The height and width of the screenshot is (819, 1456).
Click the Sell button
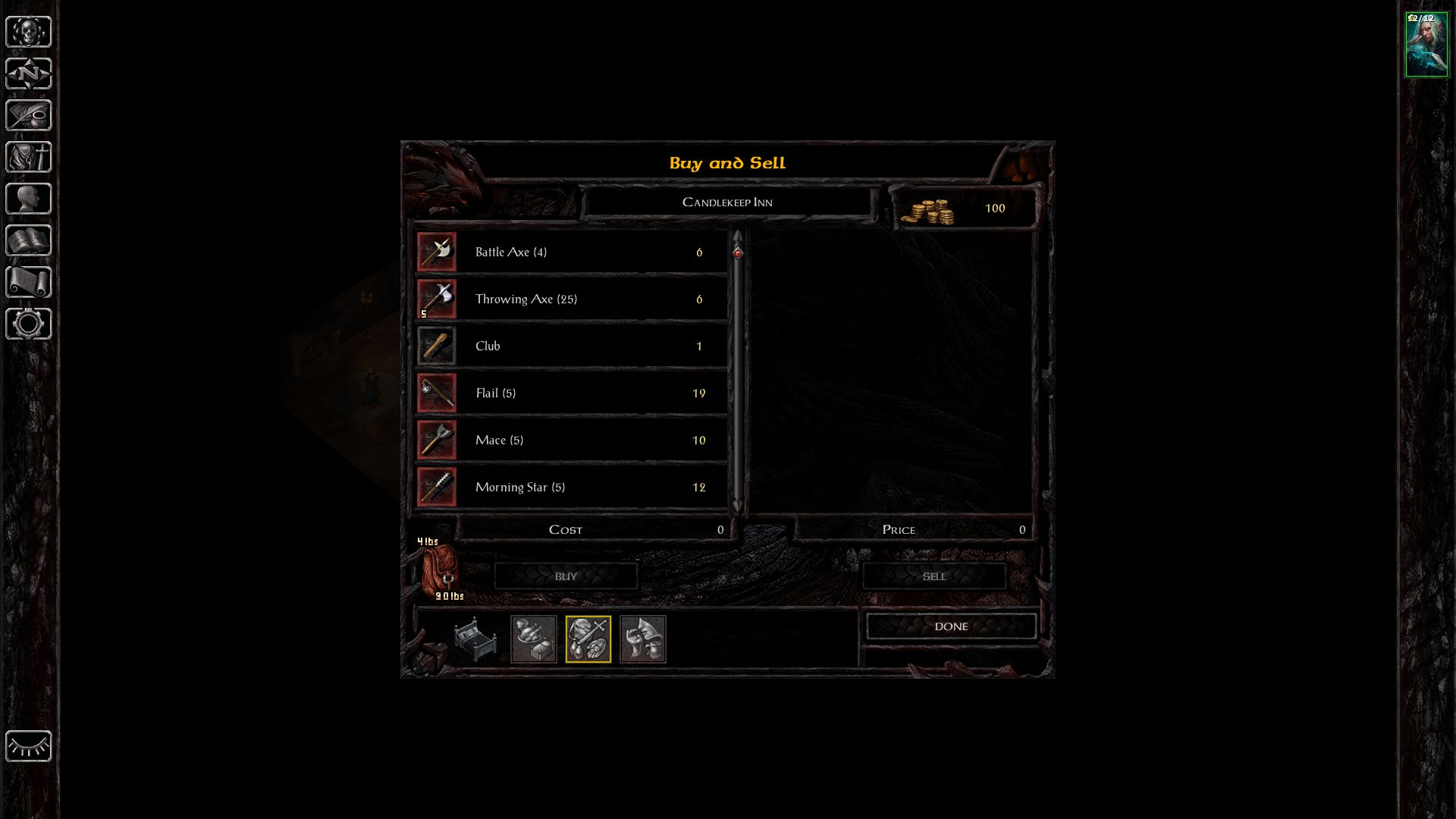[x=934, y=577]
